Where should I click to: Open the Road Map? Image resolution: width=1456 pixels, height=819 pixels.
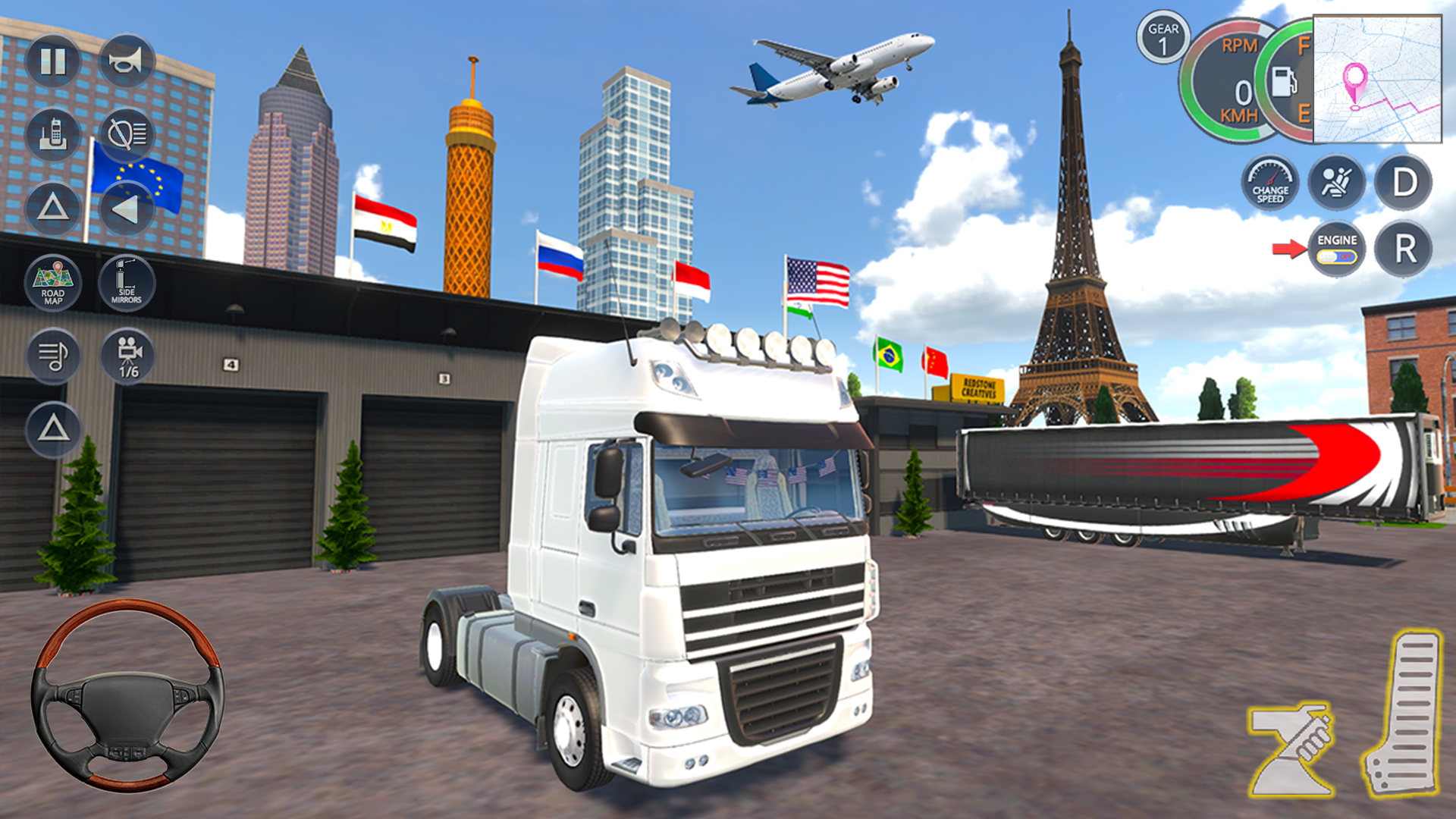[x=53, y=283]
